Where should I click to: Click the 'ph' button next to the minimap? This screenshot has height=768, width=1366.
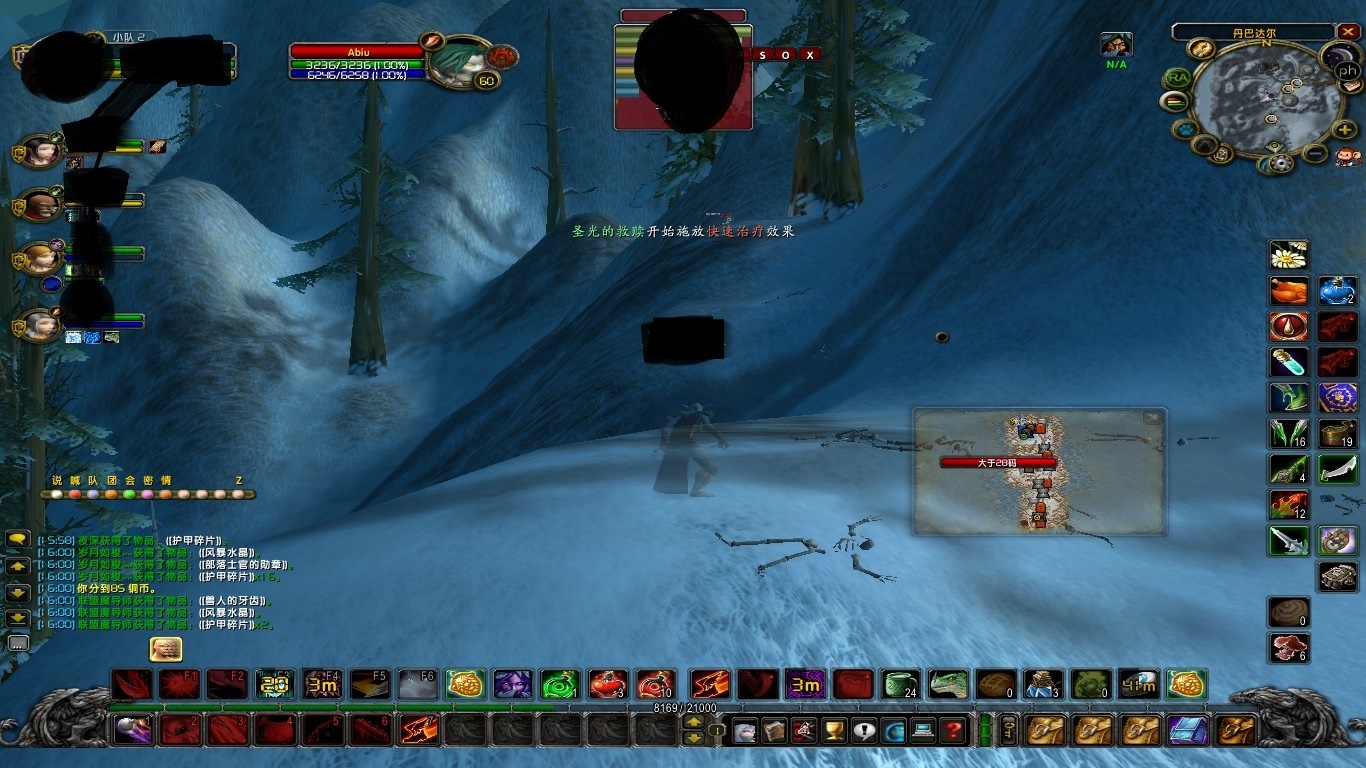1347,70
